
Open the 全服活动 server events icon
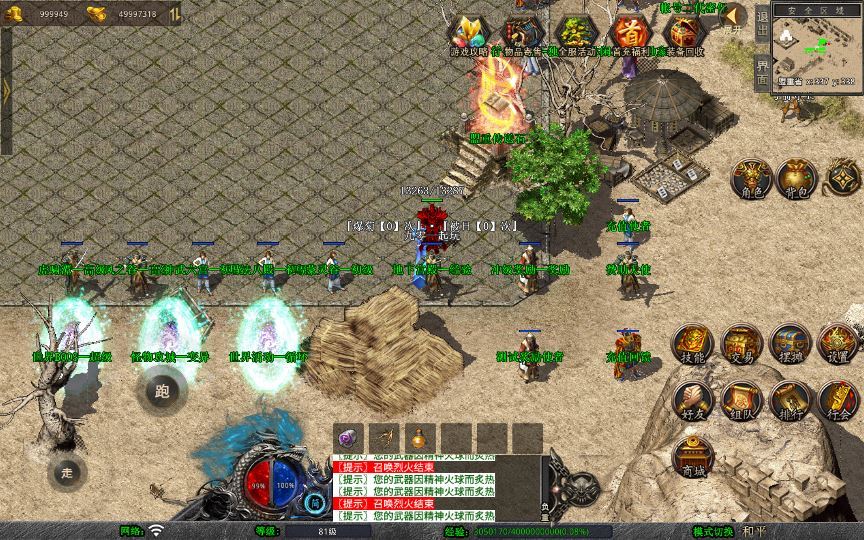(575, 32)
